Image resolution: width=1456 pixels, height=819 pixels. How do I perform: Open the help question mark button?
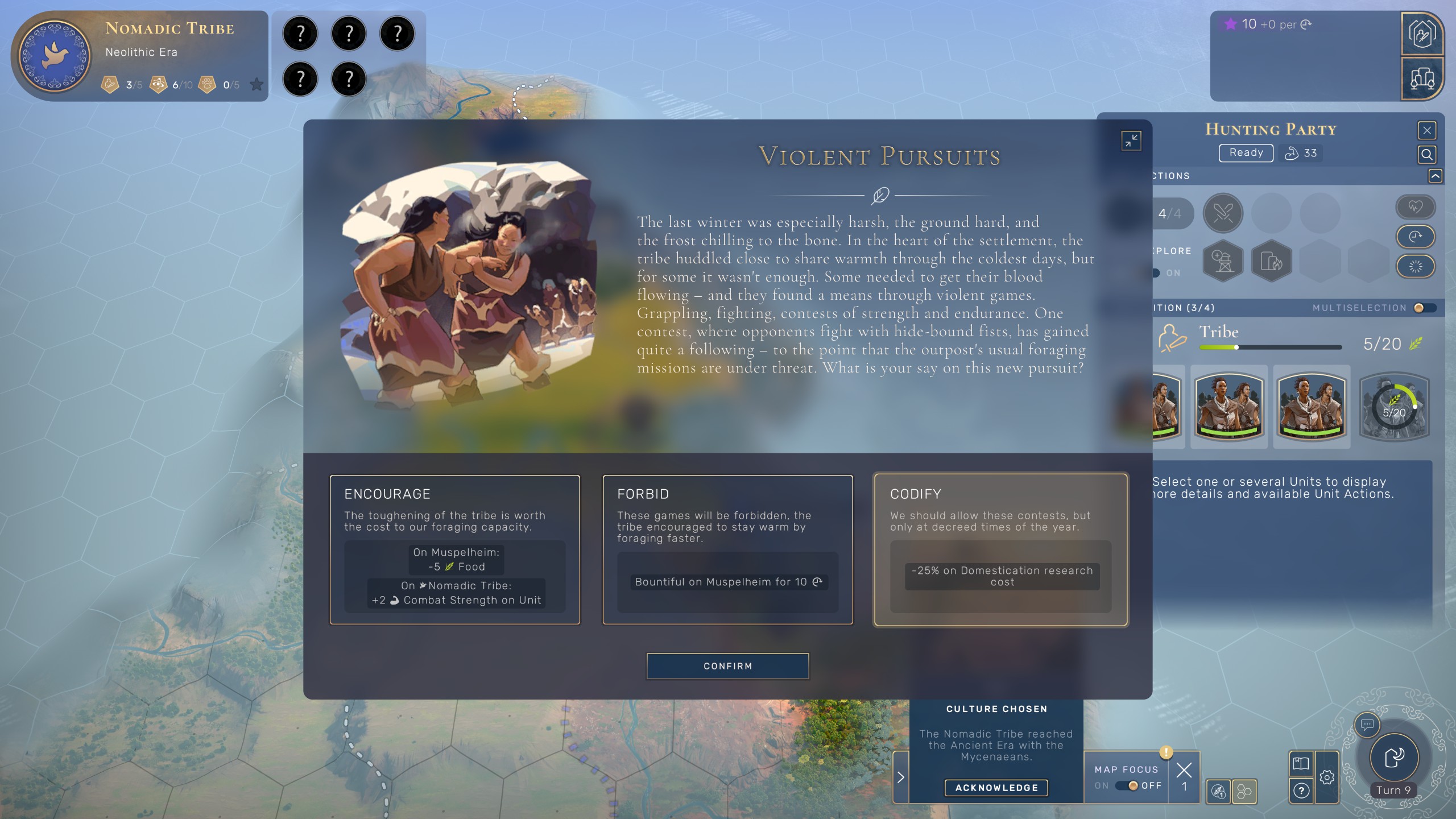(x=1301, y=791)
